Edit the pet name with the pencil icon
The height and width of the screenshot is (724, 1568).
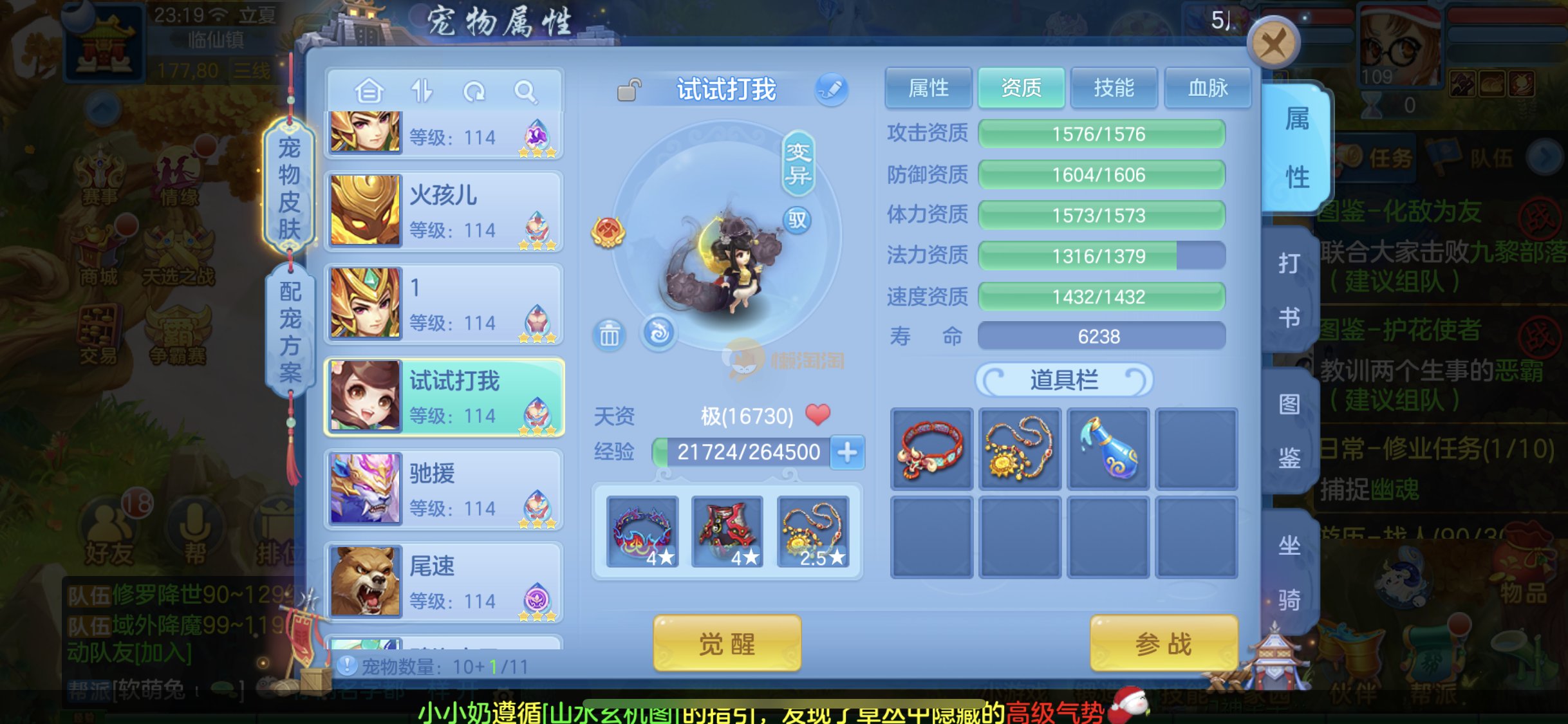click(x=831, y=89)
